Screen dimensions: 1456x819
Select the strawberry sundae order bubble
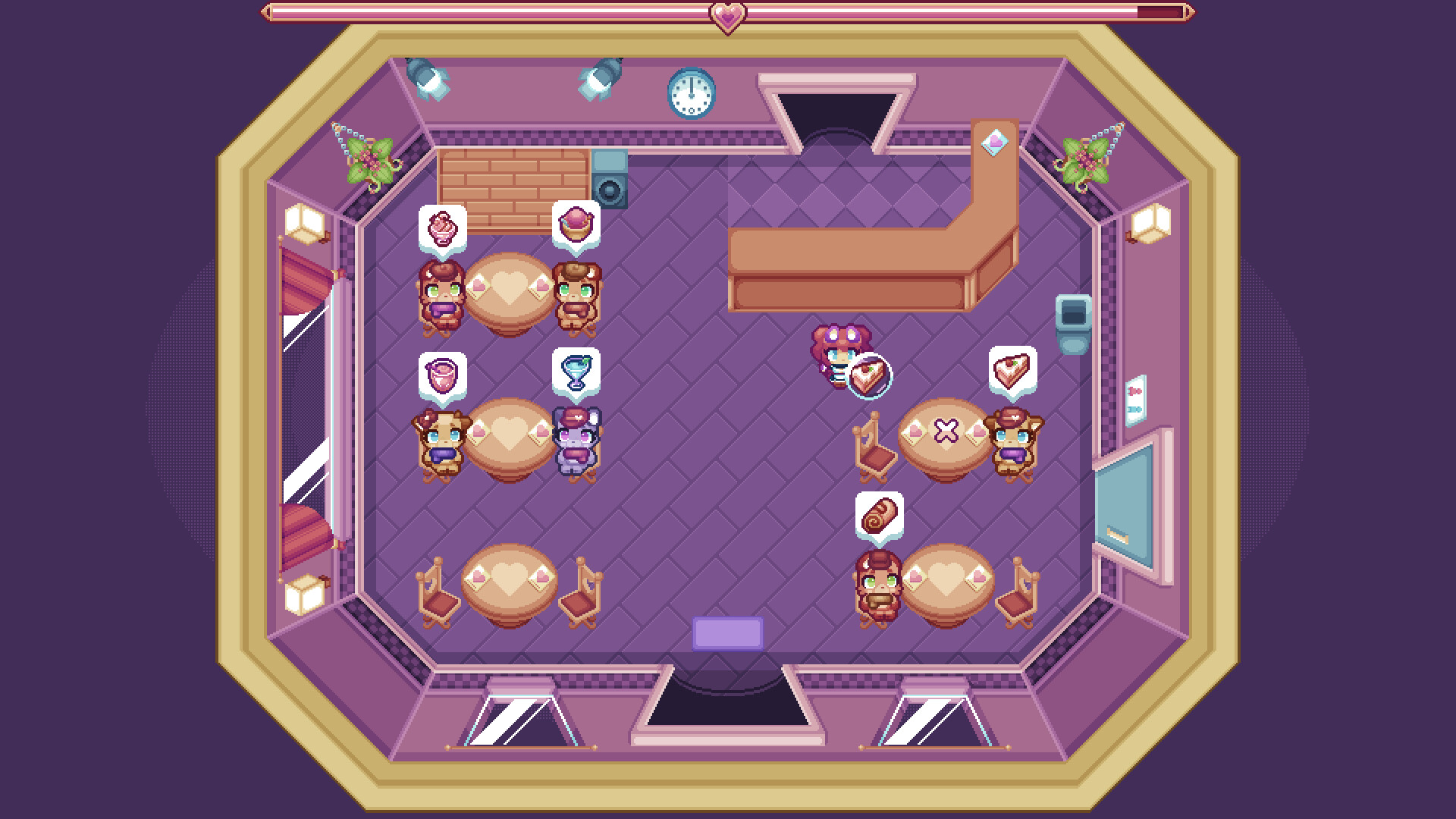[x=442, y=227]
